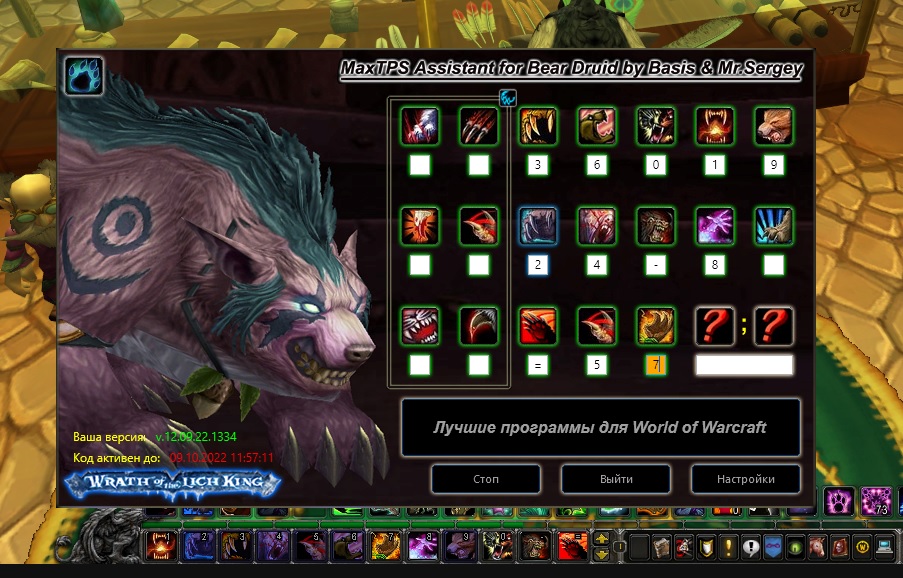Click the purple paw icon above the micro menu
Viewport: 903px width, 578px height.
point(839,500)
